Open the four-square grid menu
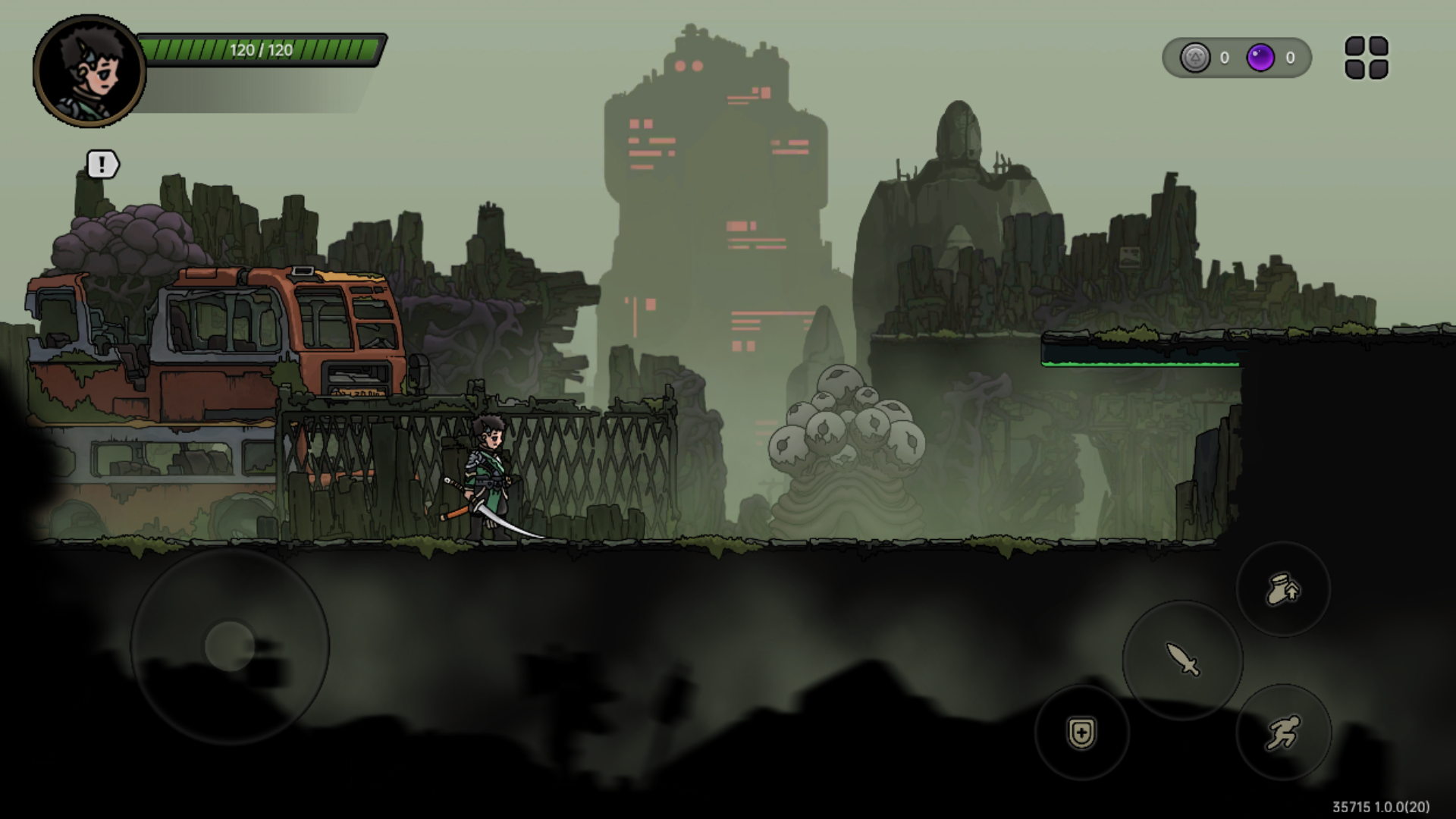 click(1367, 58)
